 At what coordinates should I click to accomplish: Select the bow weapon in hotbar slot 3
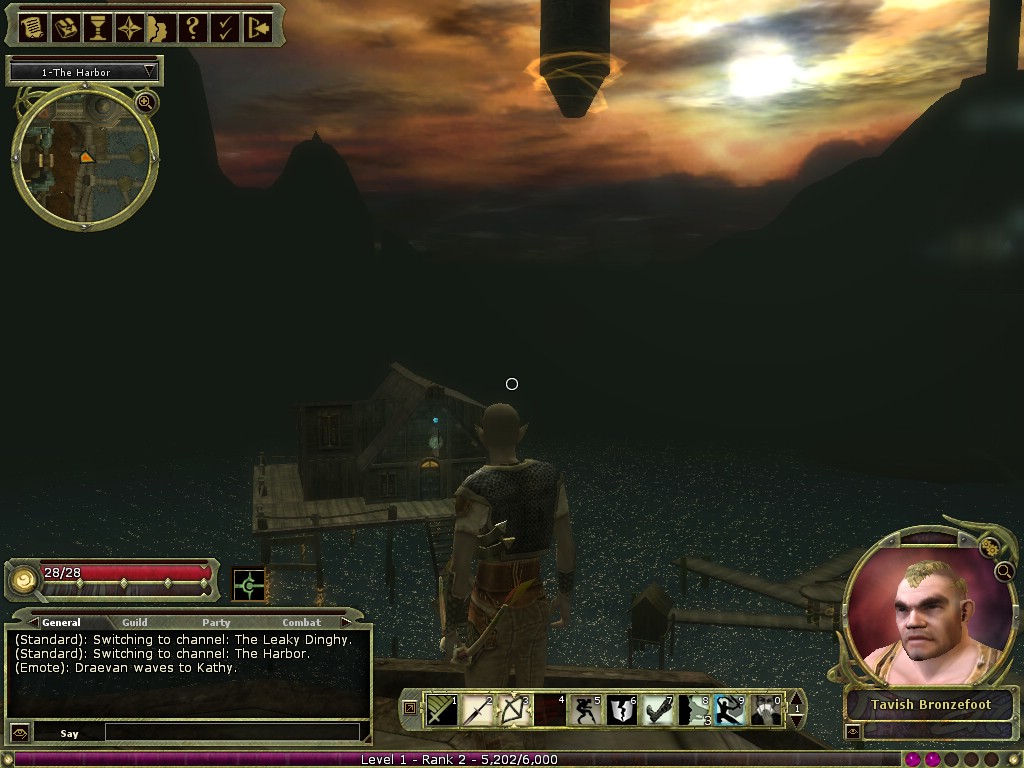click(x=513, y=710)
